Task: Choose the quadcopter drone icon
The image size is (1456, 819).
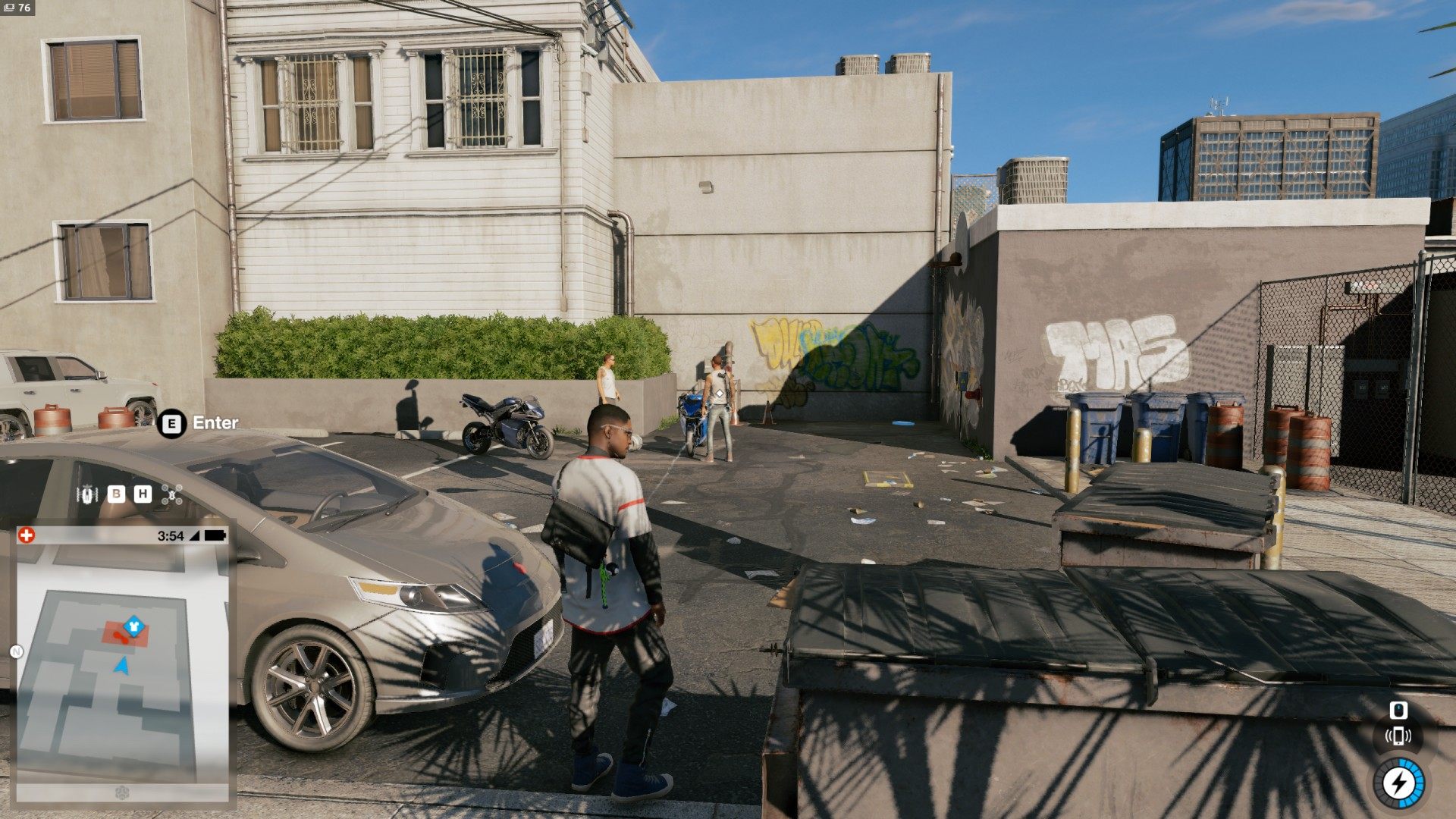Action: [172, 494]
